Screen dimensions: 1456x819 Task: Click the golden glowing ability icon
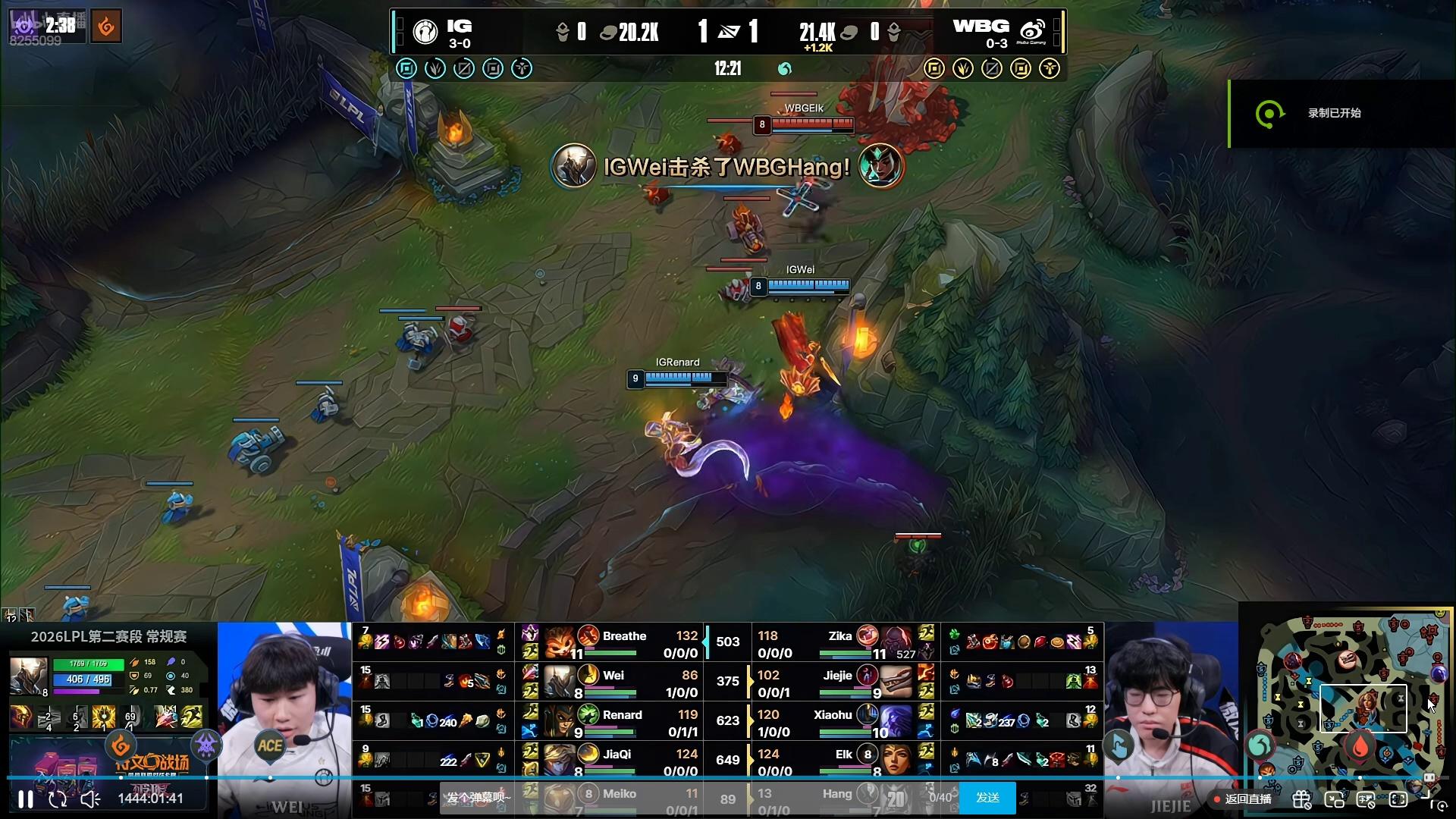click(103, 716)
